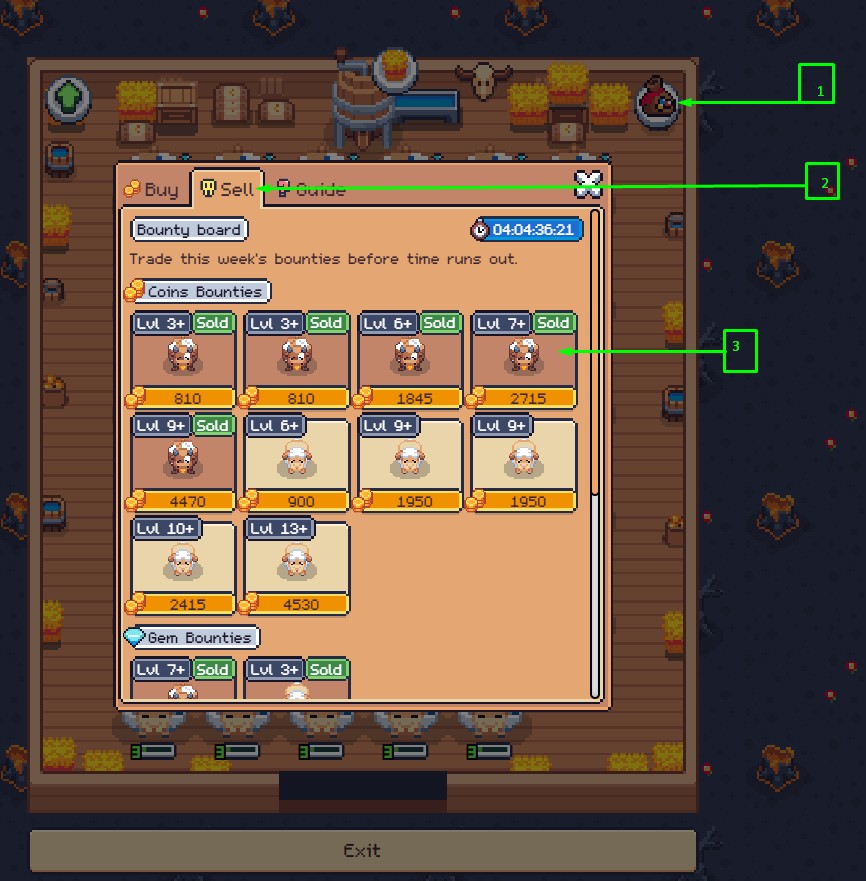
Task: Select the Lvl 3+ gem bounty
Action: pos(297,680)
